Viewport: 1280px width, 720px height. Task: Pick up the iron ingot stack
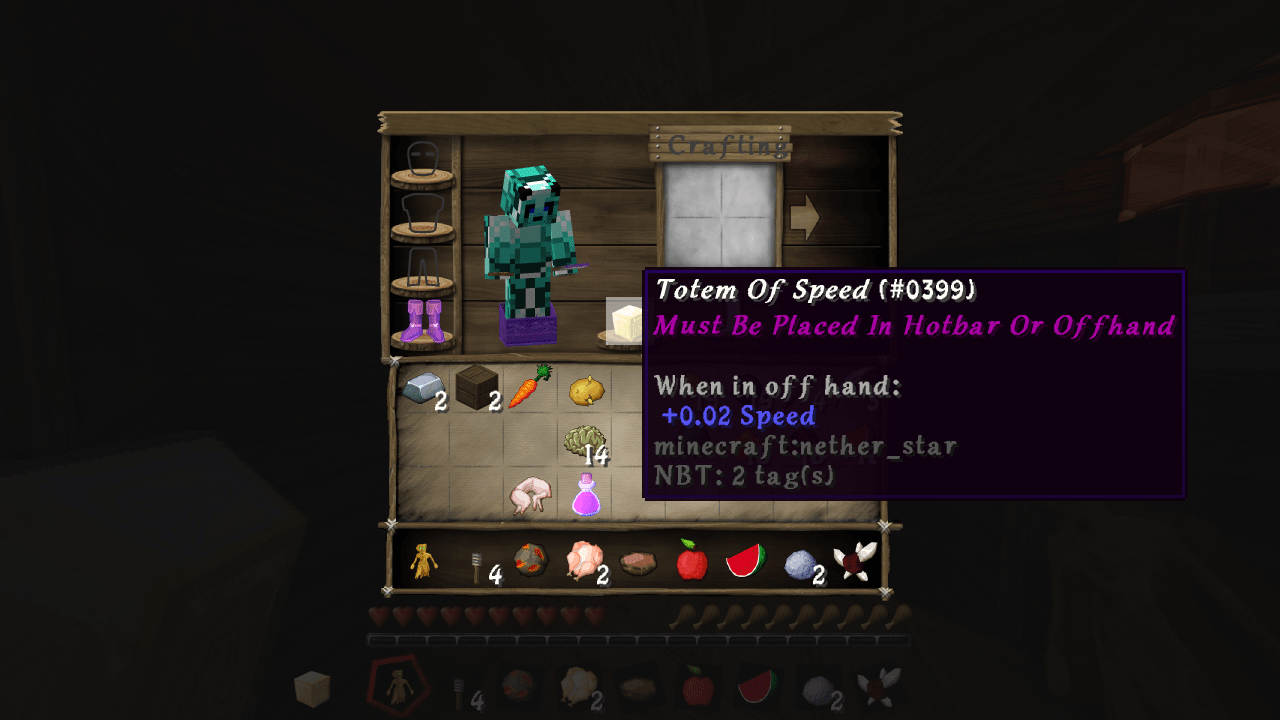pos(422,388)
